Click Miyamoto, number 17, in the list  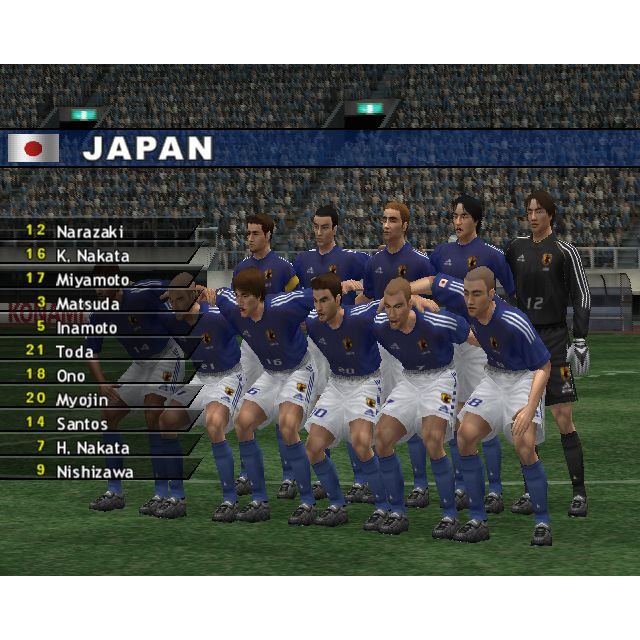(x=92, y=279)
